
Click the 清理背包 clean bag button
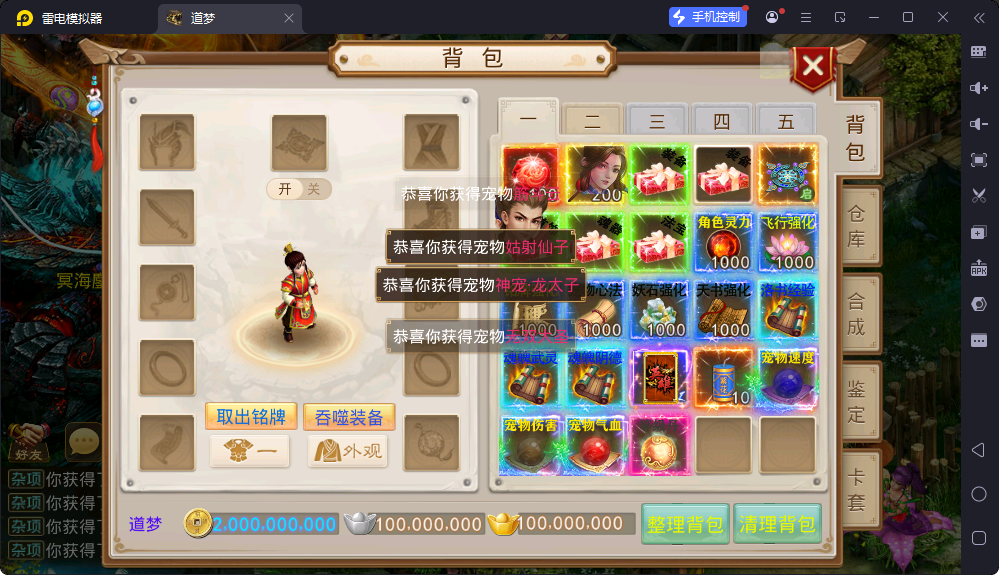[x=777, y=524]
